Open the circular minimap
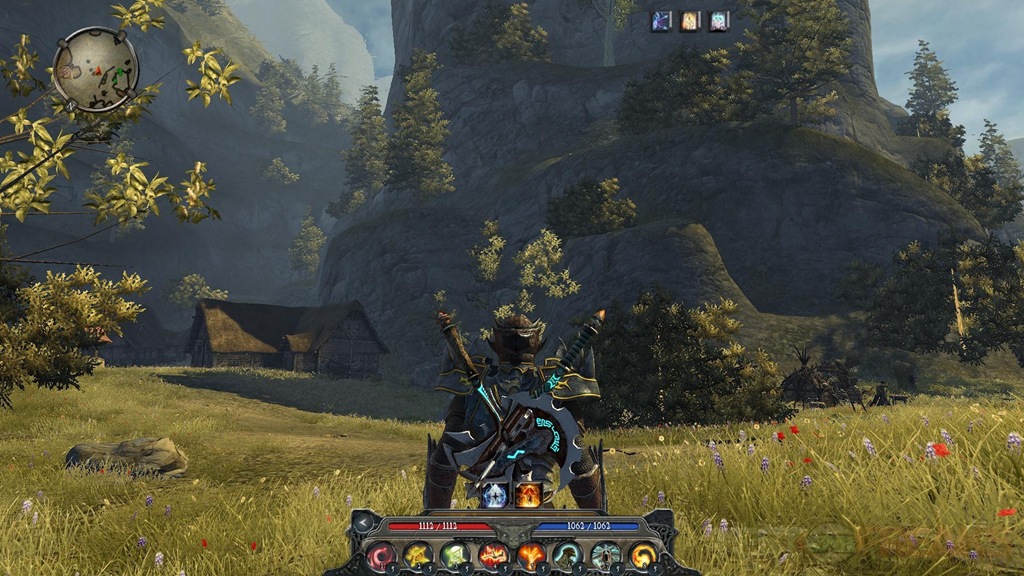 tap(95, 69)
